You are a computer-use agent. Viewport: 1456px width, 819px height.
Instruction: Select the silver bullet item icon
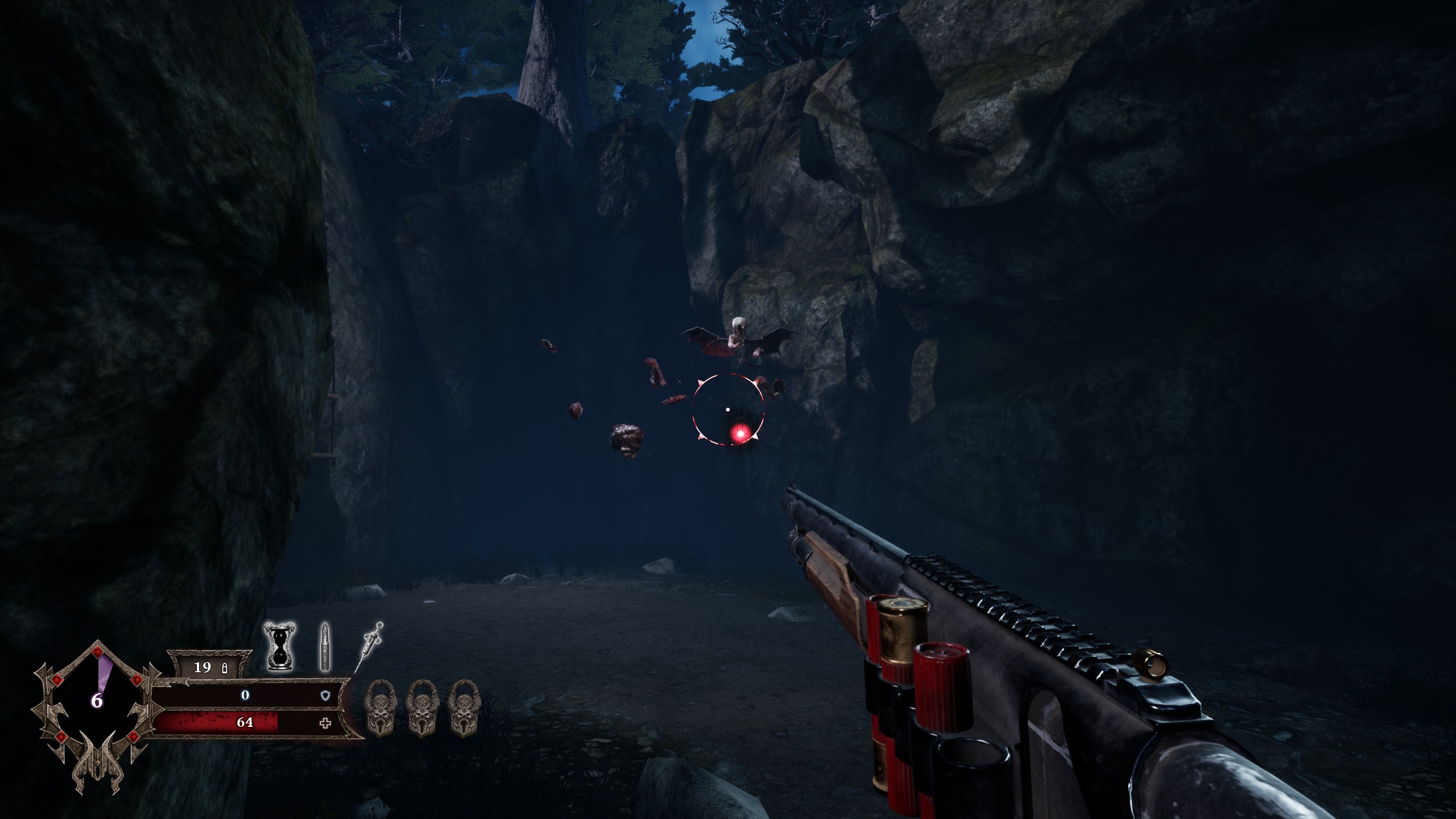click(x=324, y=647)
